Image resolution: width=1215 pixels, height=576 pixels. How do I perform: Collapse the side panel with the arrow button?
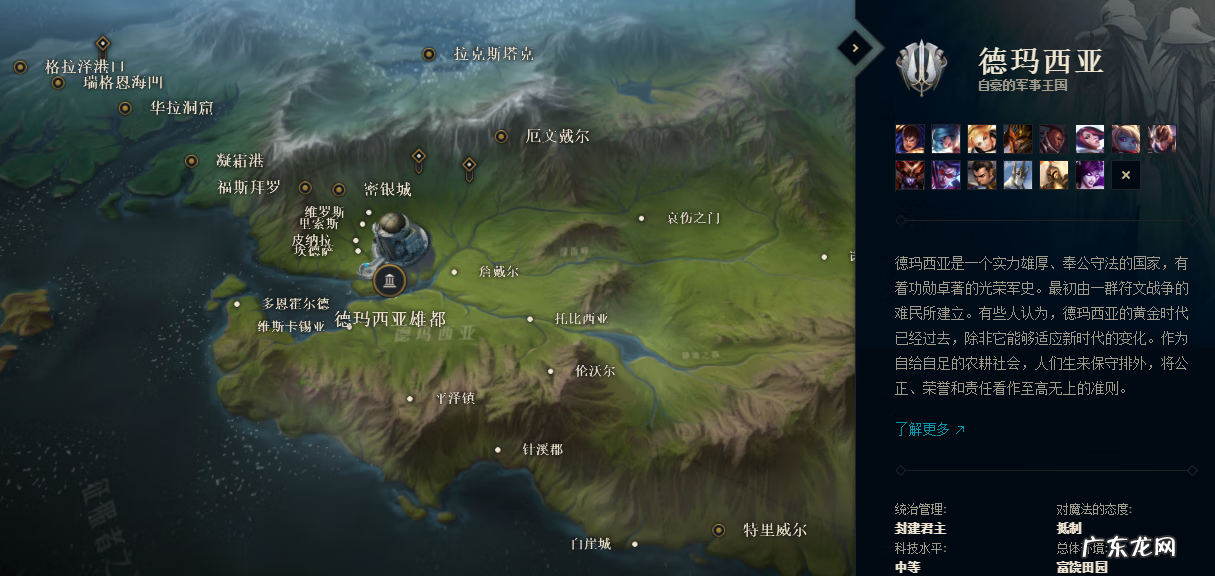coord(855,47)
